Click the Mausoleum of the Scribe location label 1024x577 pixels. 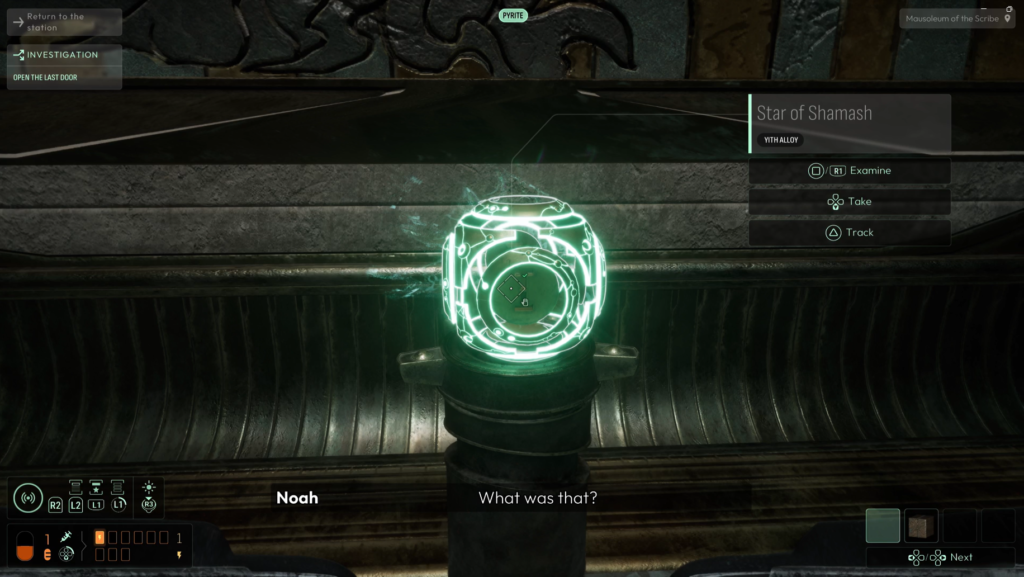[x=957, y=18]
